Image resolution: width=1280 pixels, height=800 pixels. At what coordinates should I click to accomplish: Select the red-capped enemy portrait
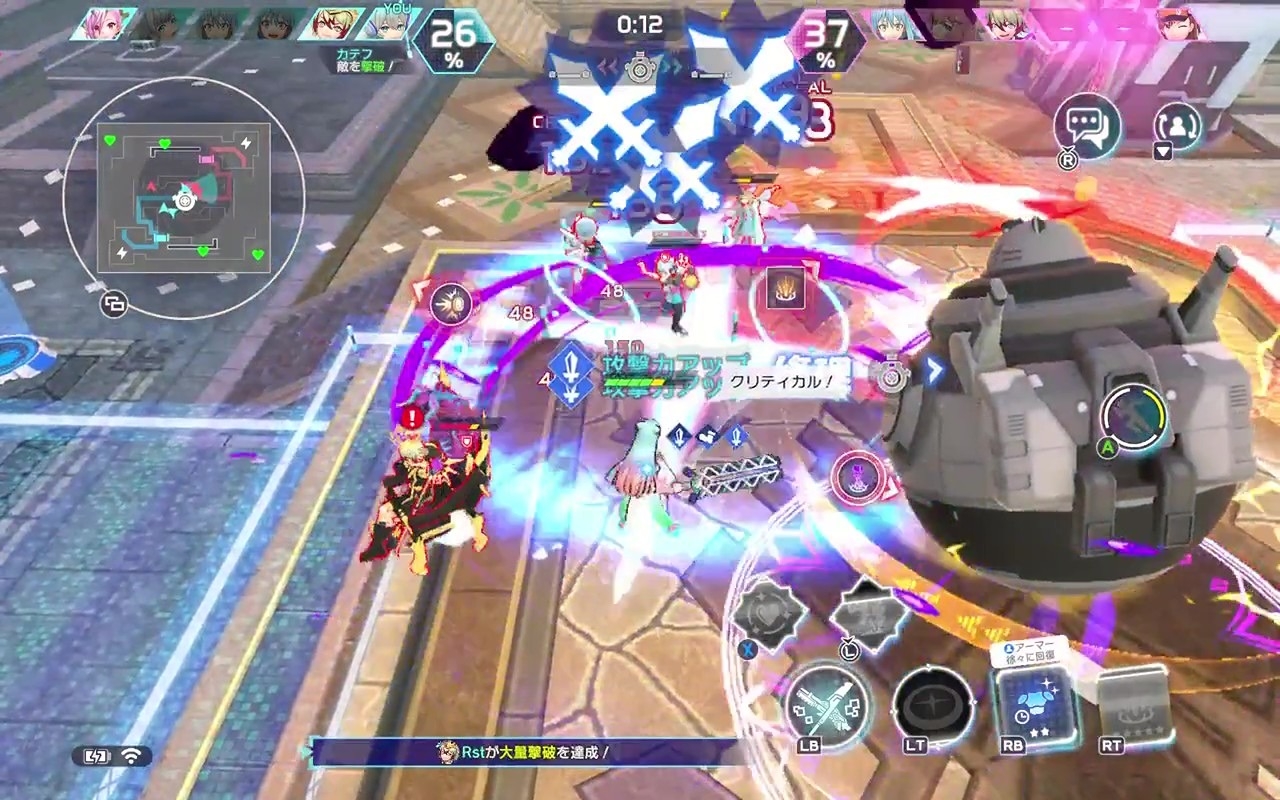pyautogui.click(x=1182, y=24)
